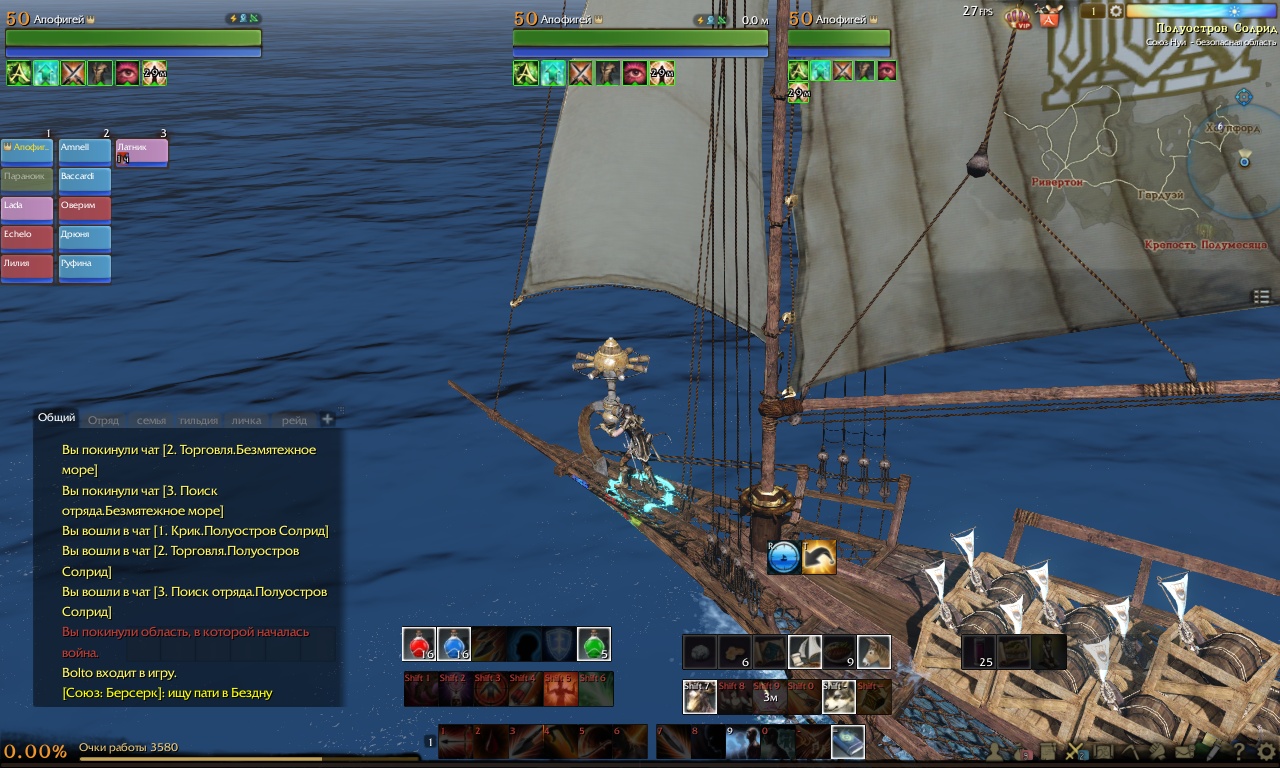The image size is (1280, 768).
Task: Drink the blue mana potion
Action: pyautogui.click(x=454, y=644)
